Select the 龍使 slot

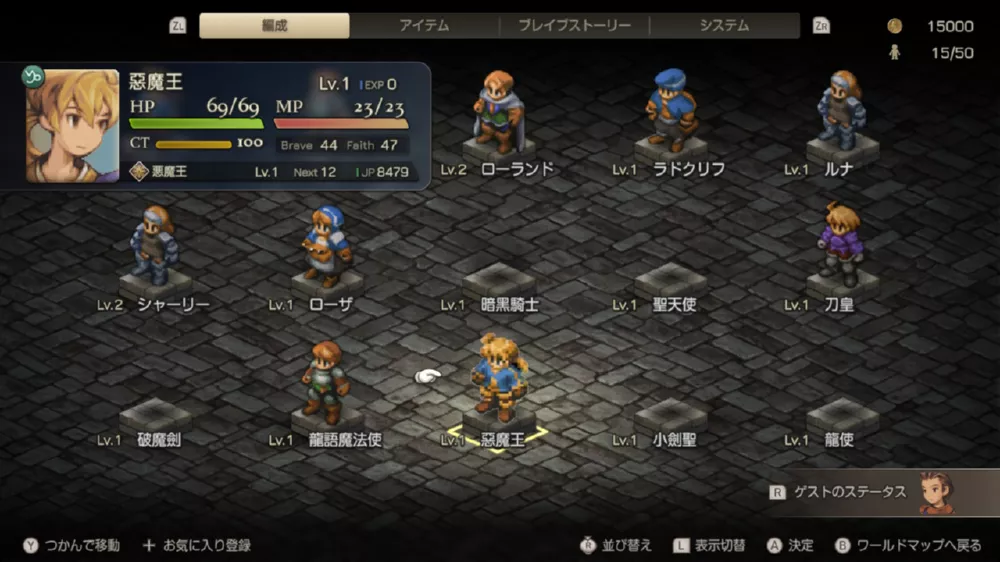coord(843,420)
